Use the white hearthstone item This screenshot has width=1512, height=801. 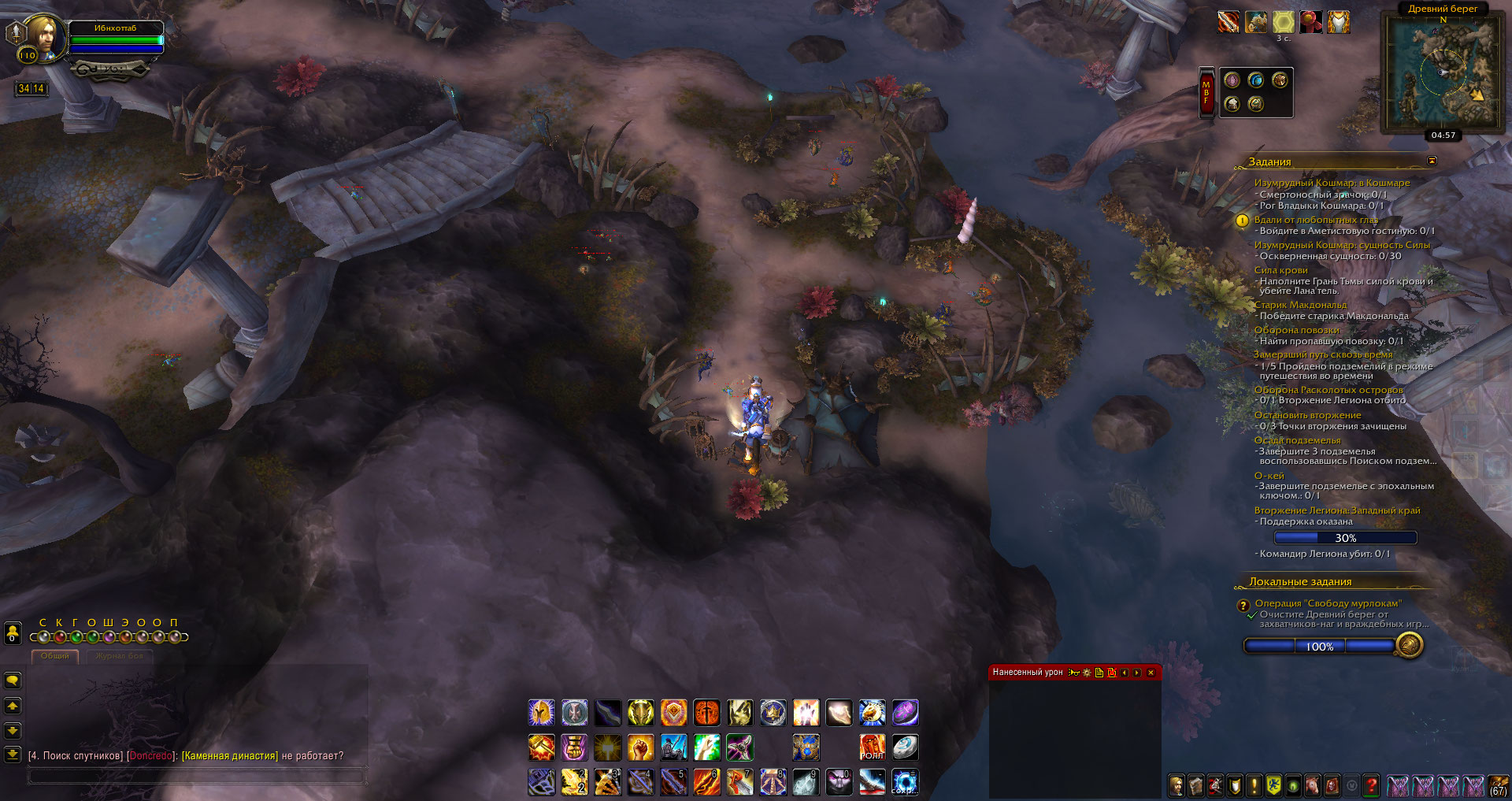coord(905,747)
